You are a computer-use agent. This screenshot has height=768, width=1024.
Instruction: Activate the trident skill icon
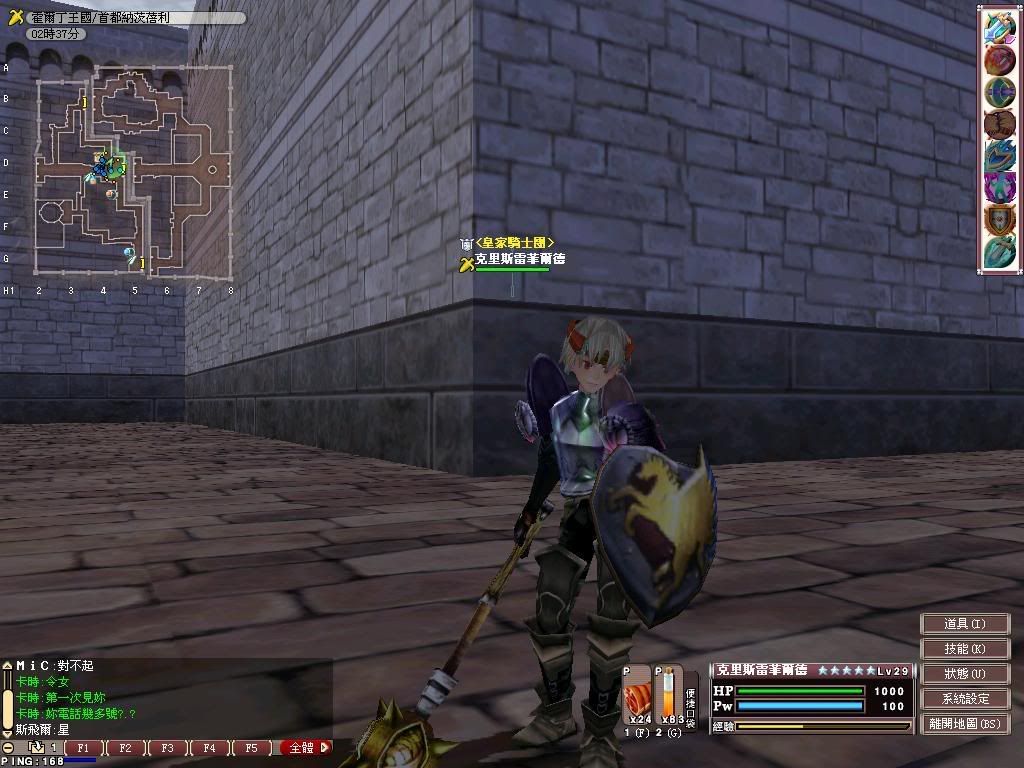[x=1000, y=26]
